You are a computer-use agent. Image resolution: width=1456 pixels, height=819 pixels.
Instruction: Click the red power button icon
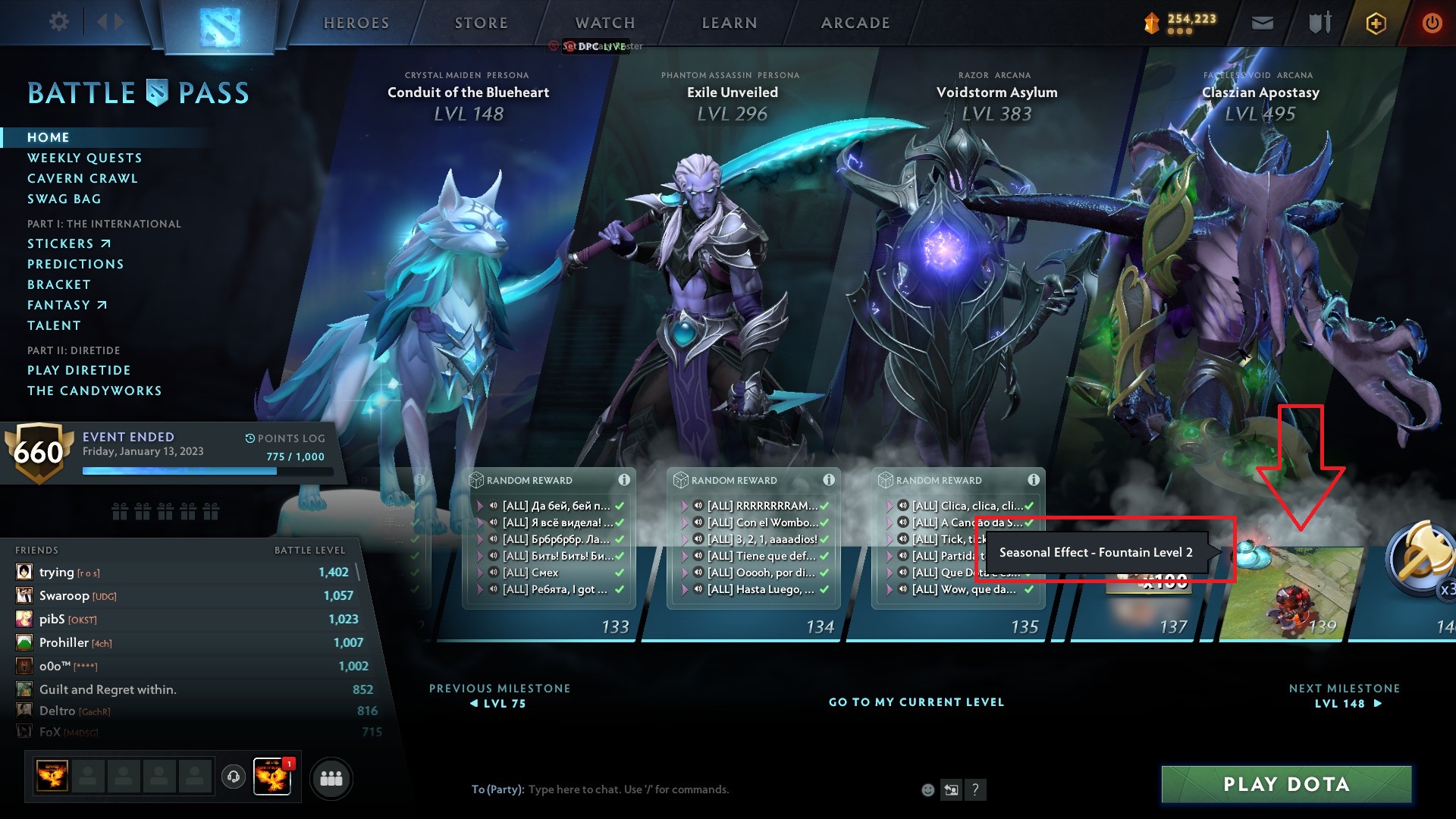tap(1432, 23)
